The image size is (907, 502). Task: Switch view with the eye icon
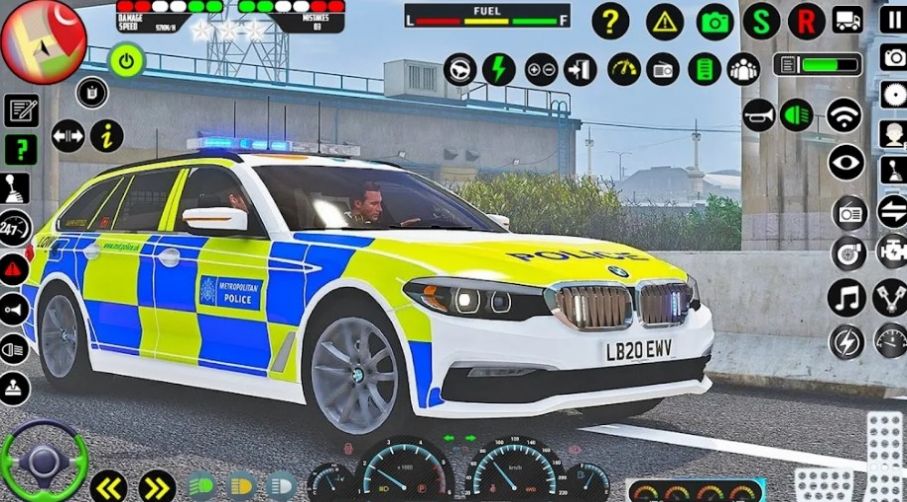tap(846, 162)
